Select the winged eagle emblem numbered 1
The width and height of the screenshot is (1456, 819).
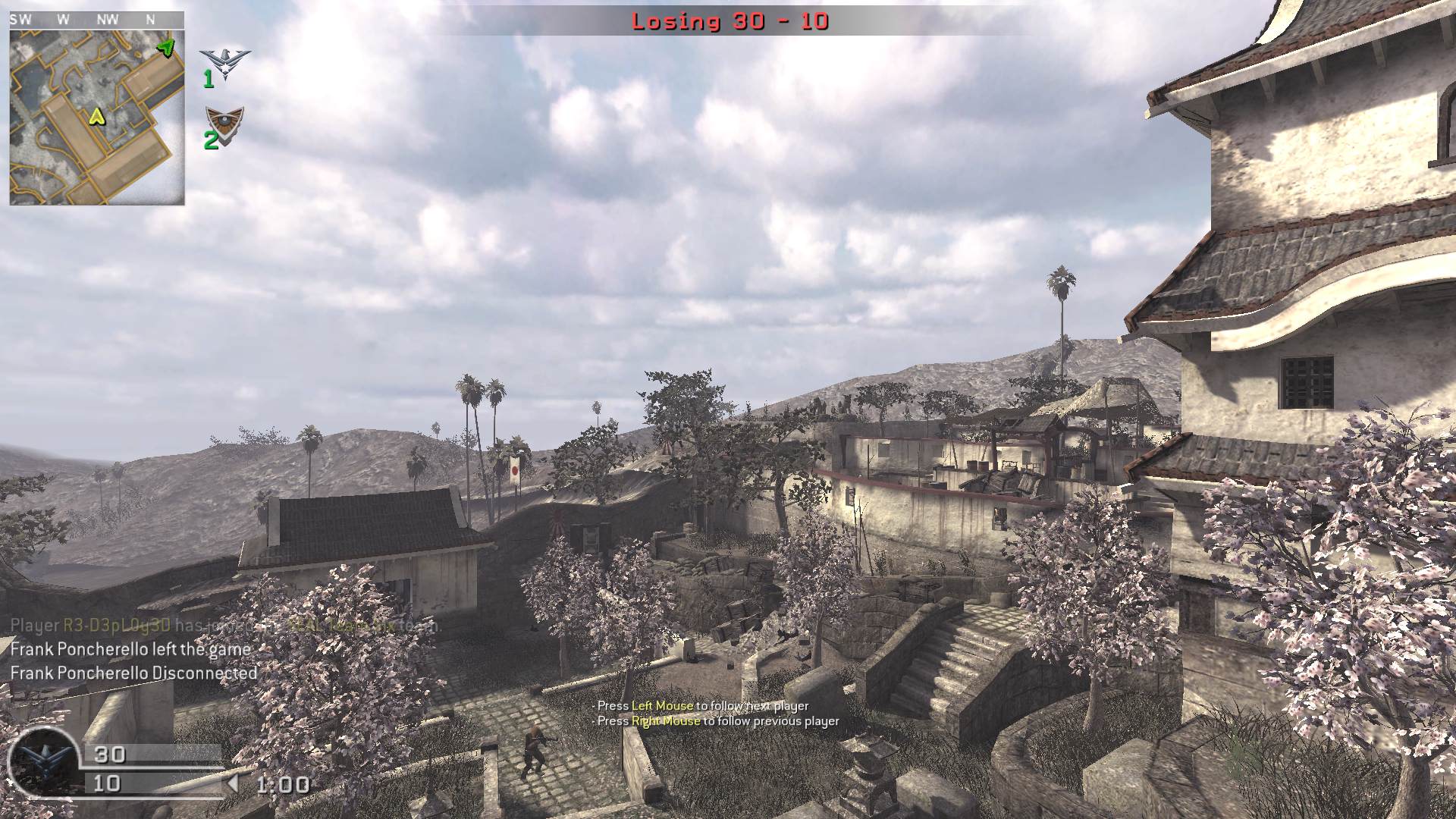[224, 62]
